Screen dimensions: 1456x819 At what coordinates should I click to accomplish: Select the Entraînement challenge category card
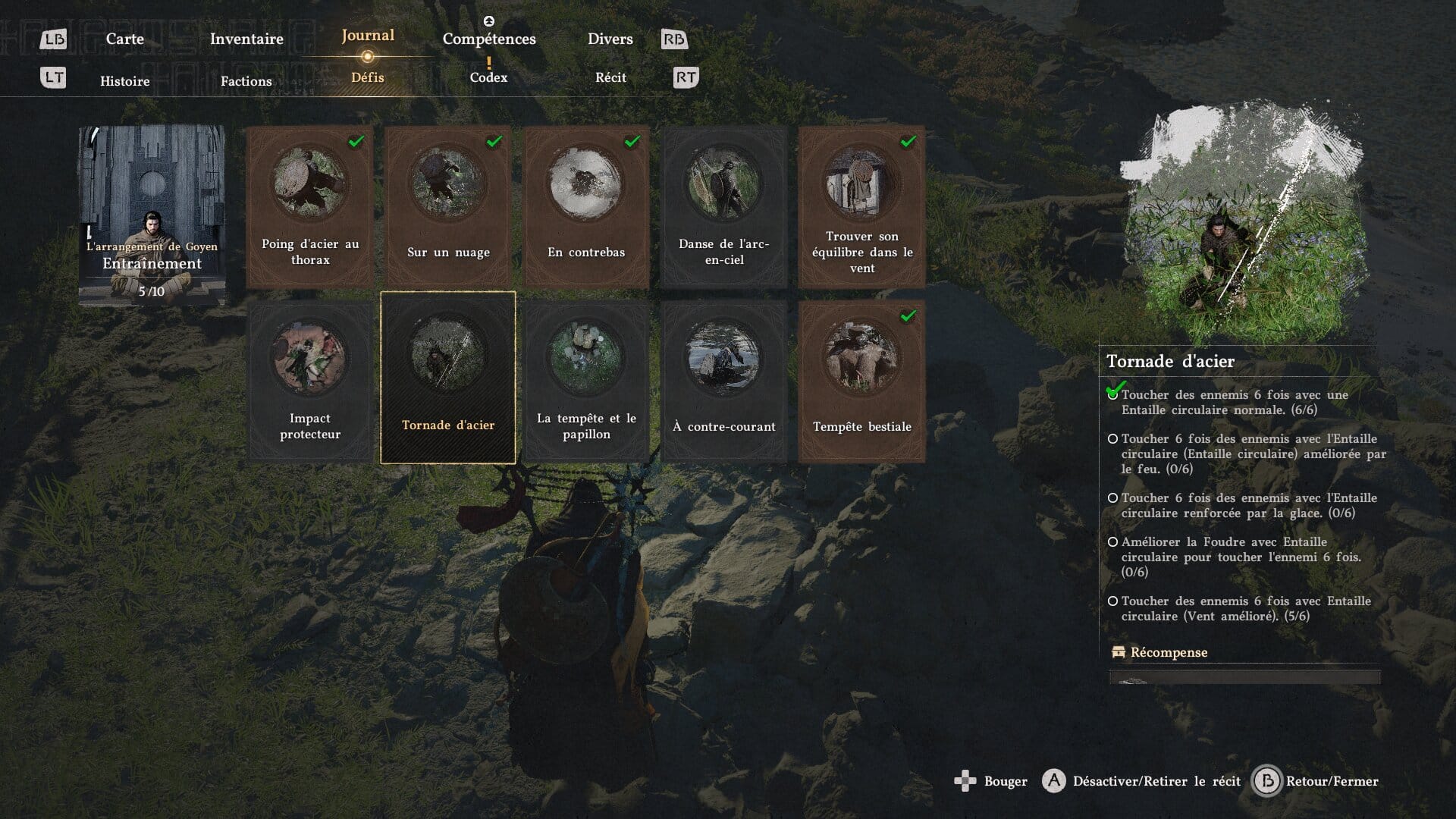[152, 216]
